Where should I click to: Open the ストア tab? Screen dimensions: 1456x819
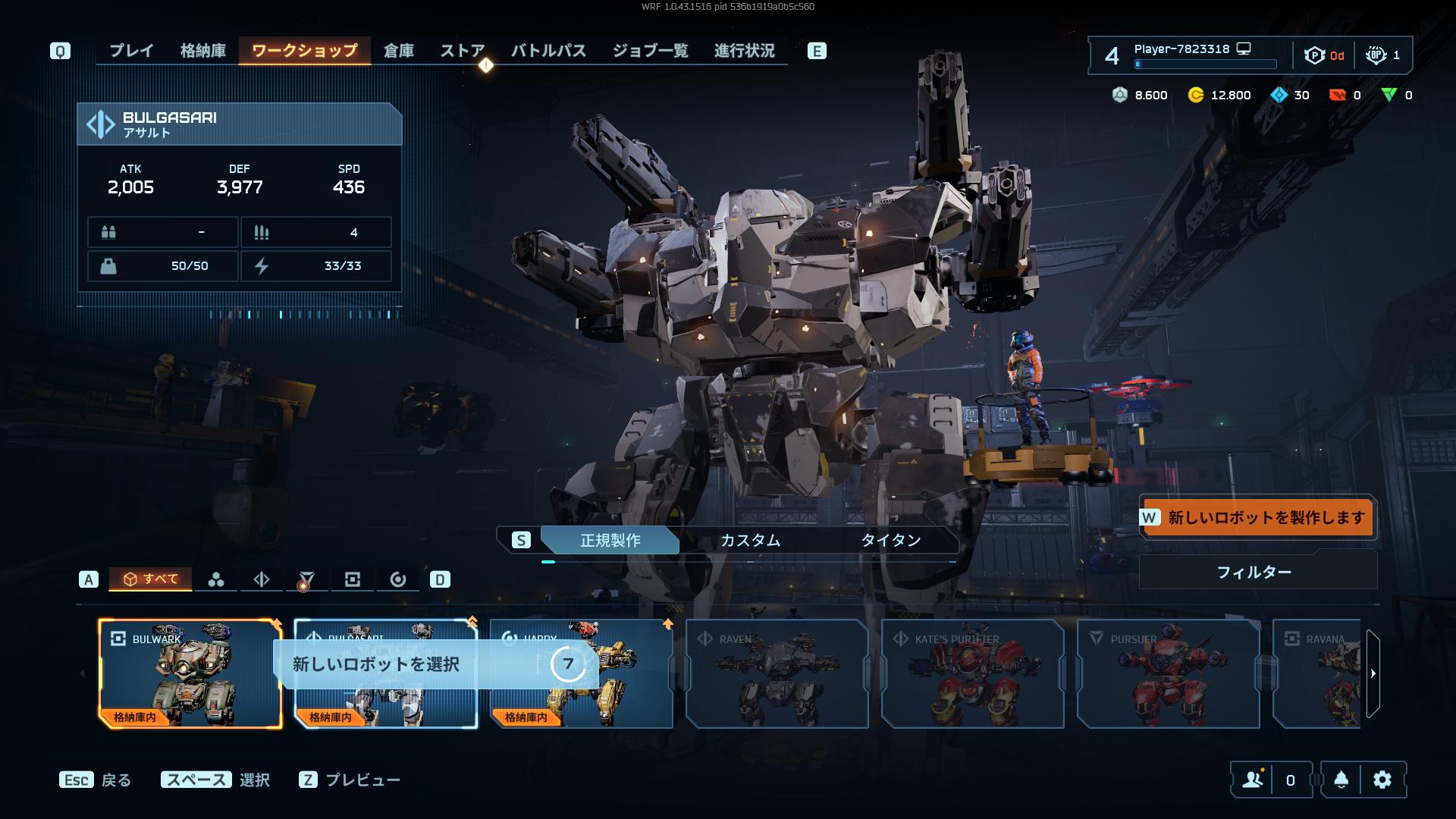pos(462,51)
